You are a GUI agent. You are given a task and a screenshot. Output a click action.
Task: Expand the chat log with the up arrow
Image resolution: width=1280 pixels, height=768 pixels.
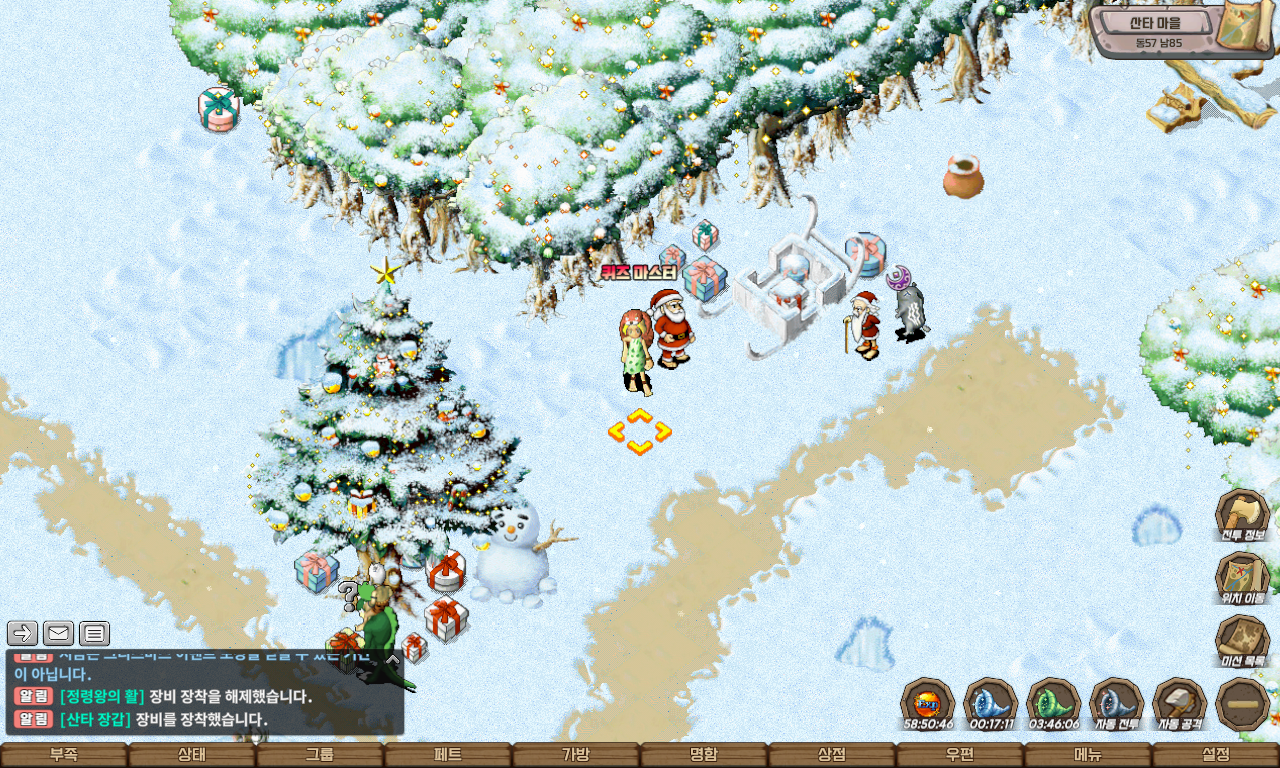[x=393, y=659]
